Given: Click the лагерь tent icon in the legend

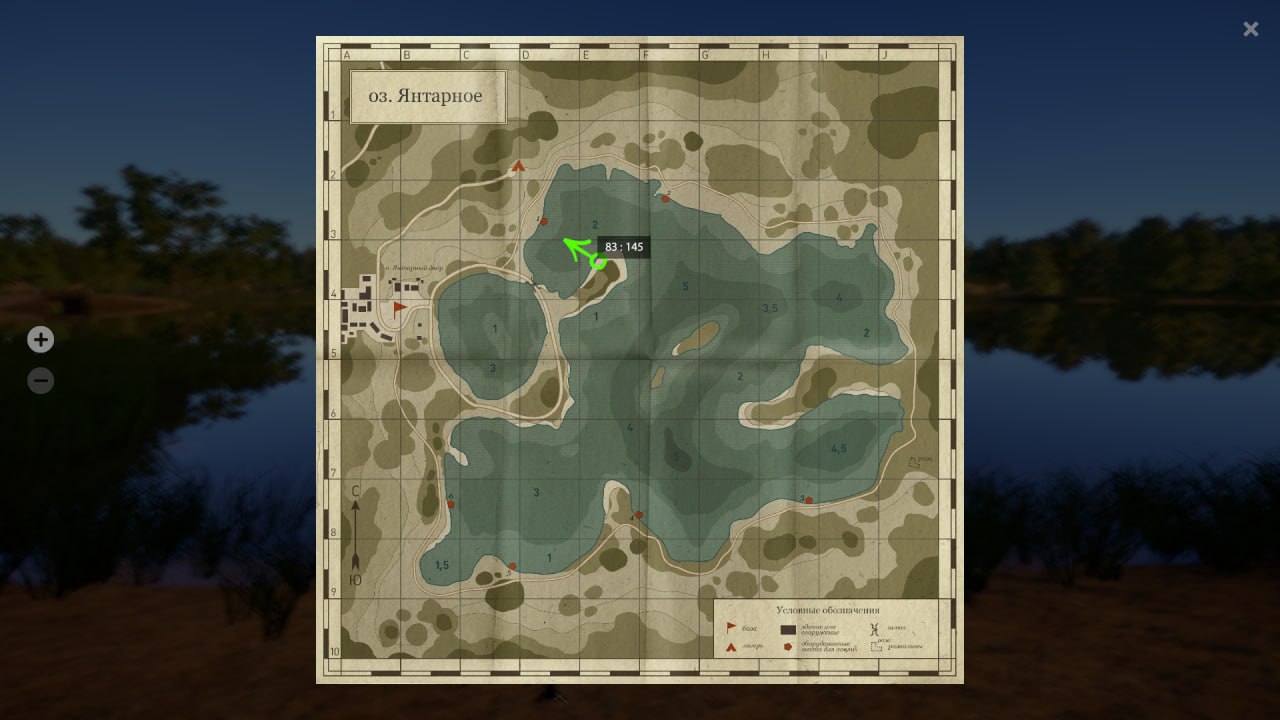Looking at the screenshot, I should tap(732, 648).
